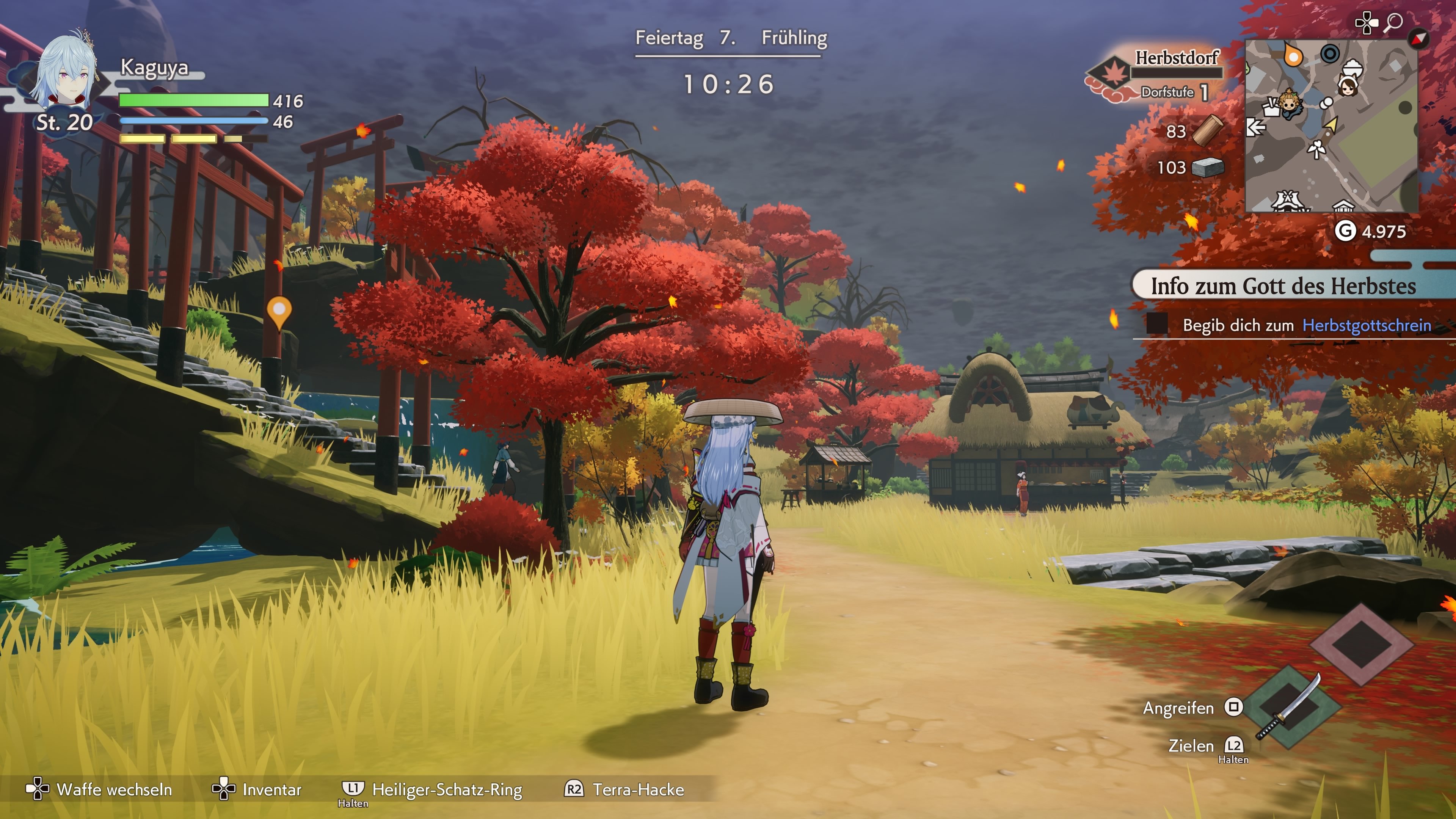The height and width of the screenshot is (819, 1456).
Task: Click the rice bowl shop icon on the minimap
Action: click(x=1352, y=68)
